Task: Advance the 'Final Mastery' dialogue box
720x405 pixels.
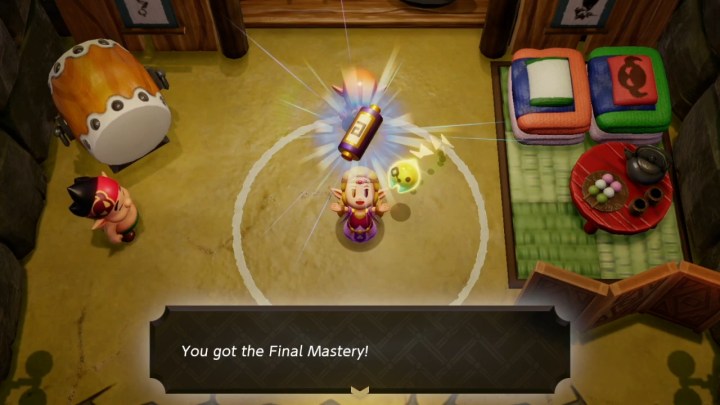Action: tap(360, 350)
